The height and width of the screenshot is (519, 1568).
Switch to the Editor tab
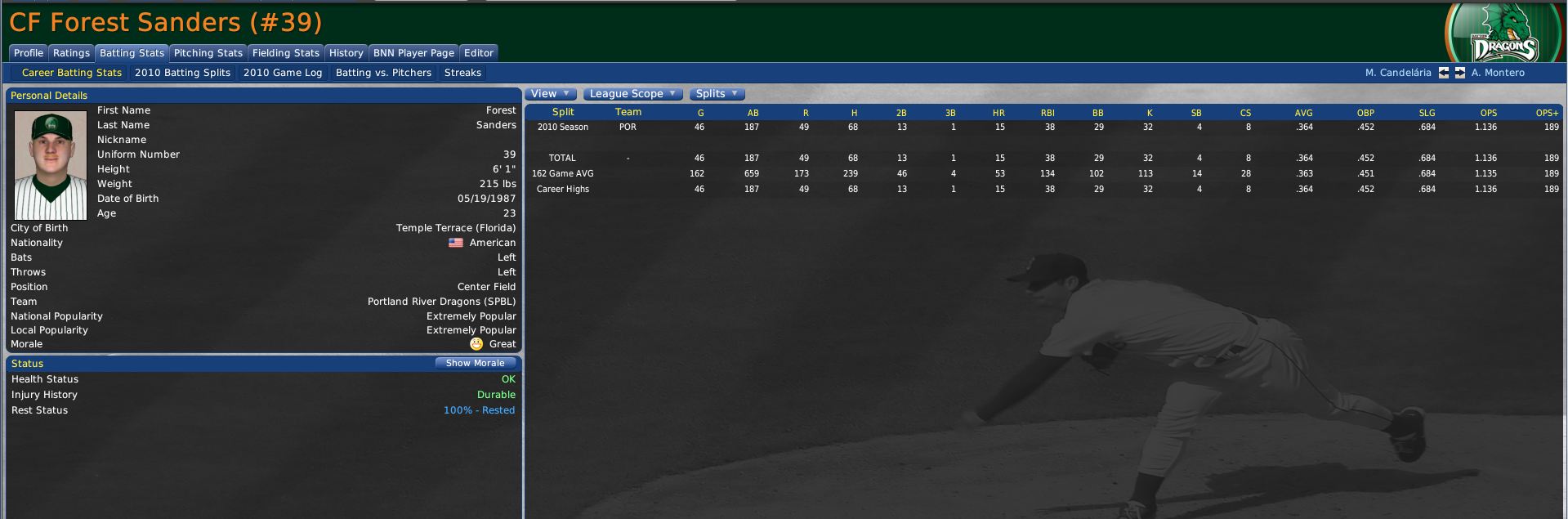478,53
